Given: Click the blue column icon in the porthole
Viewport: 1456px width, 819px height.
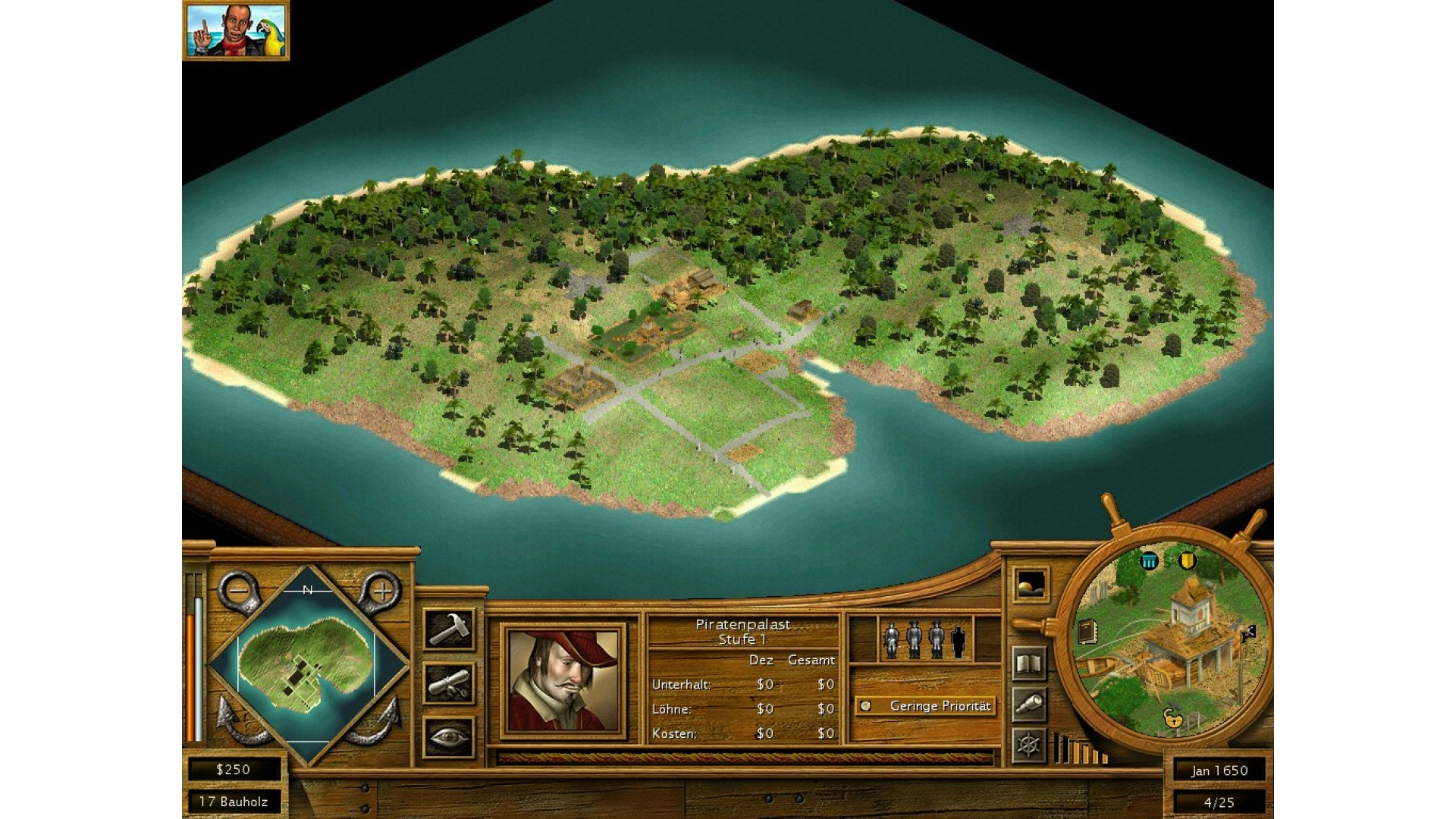Looking at the screenshot, I should pyautogui.click(x=1150, y=561).
